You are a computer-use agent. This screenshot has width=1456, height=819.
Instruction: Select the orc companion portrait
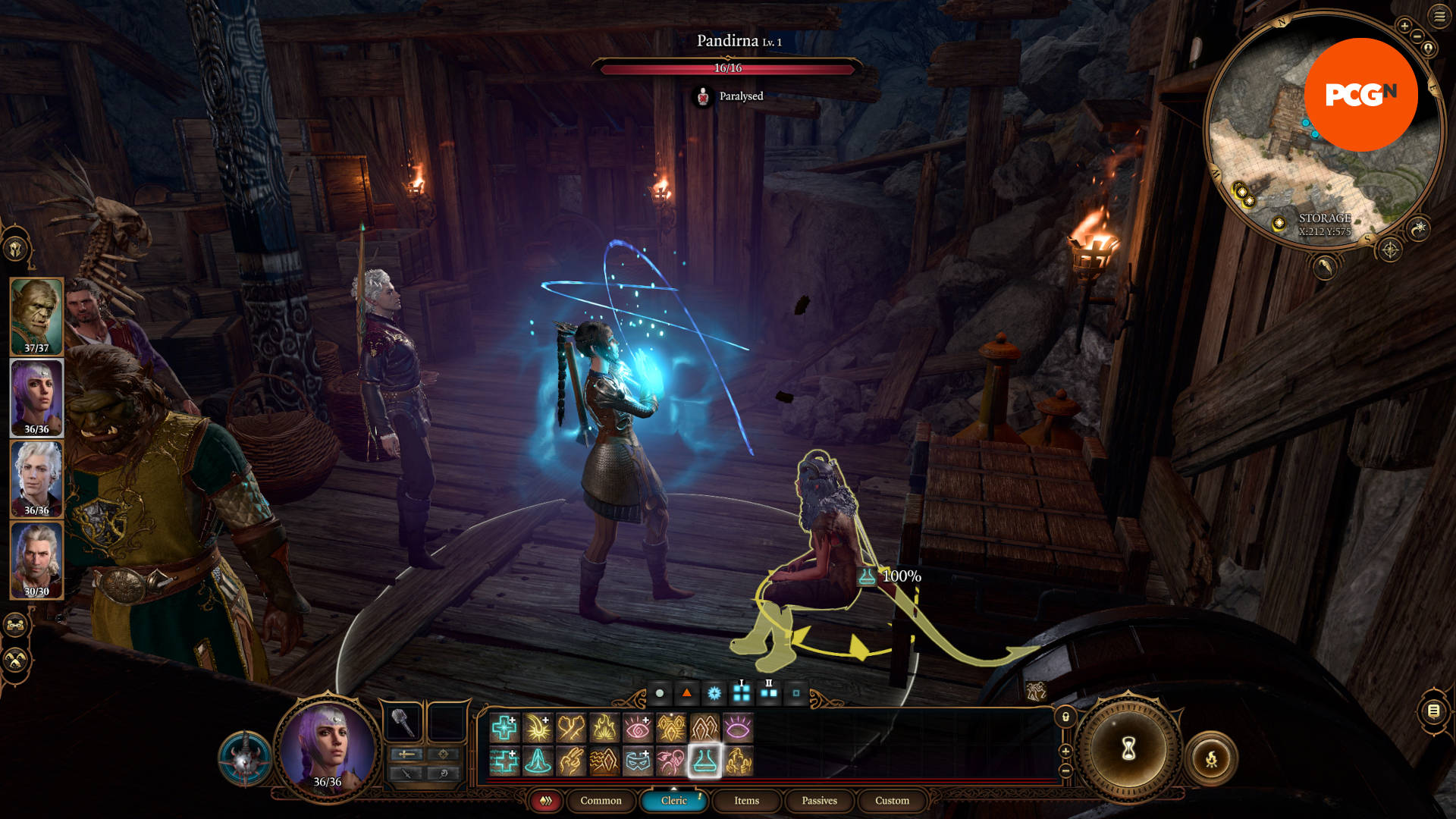click(x=36, y=316)
